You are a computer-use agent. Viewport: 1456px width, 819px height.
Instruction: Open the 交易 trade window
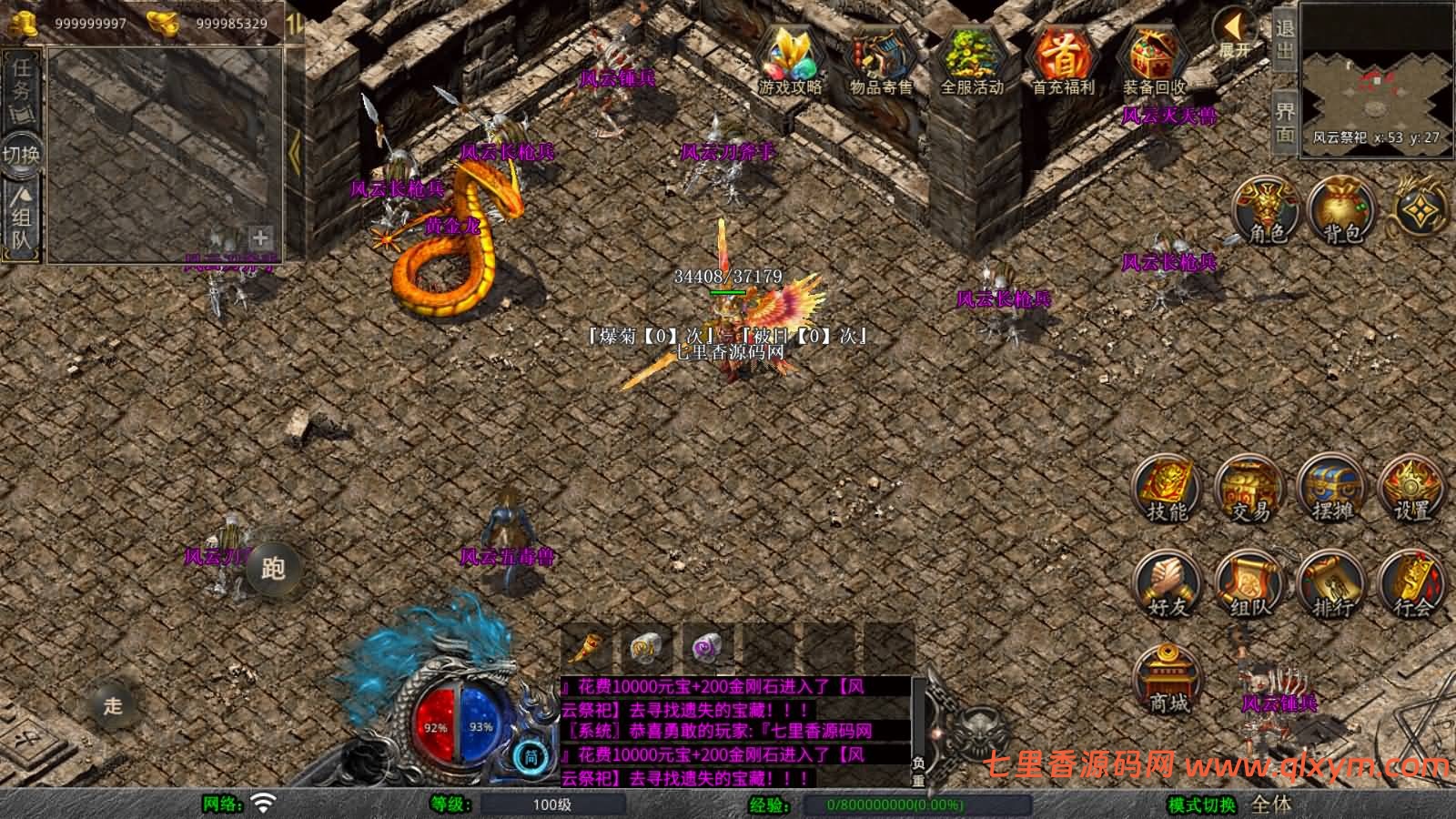tap(1249, 491)
